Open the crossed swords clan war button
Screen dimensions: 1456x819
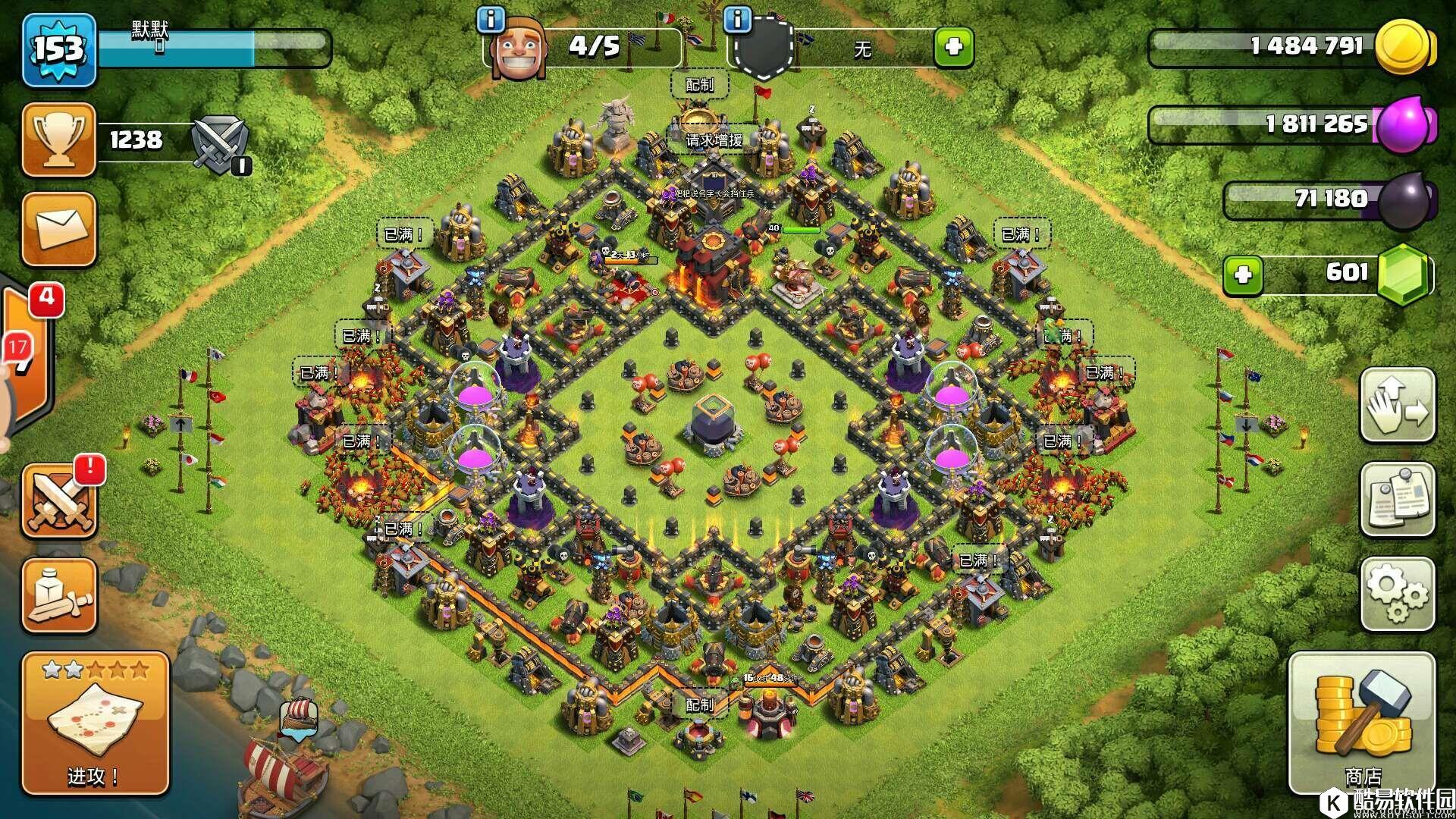(59, 501)
